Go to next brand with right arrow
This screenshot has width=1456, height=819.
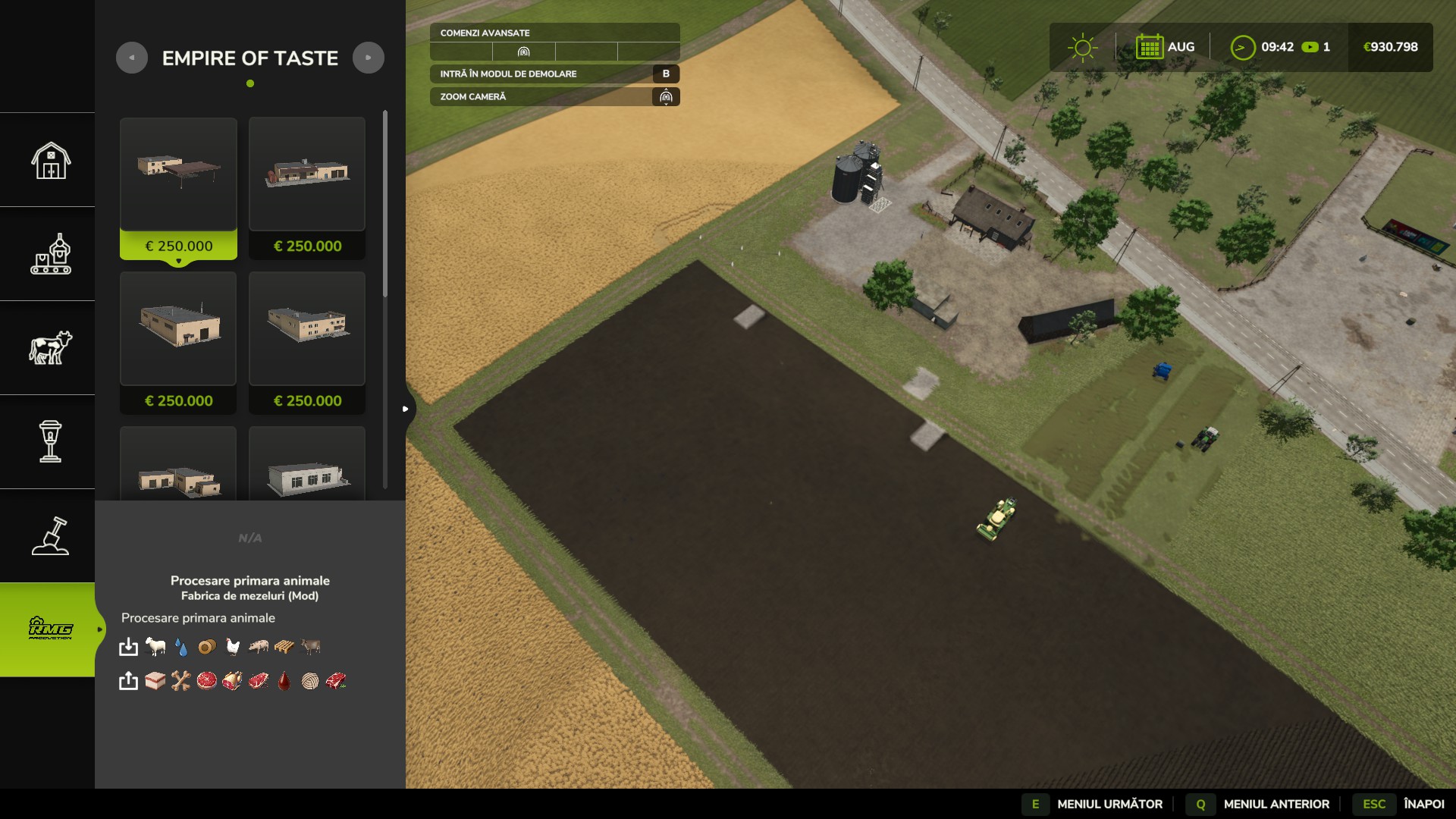click(x=369, y=58)
